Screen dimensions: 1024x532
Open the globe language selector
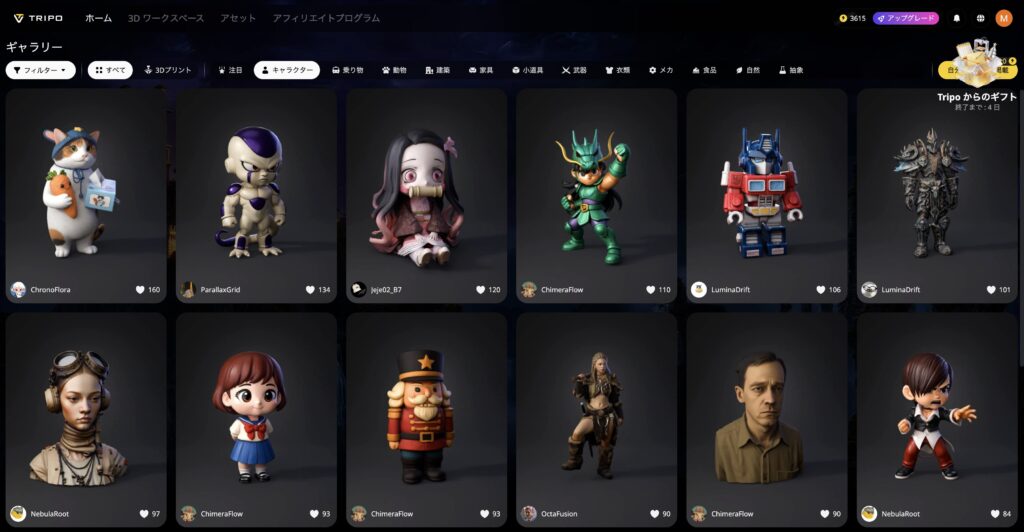[981, 18]
